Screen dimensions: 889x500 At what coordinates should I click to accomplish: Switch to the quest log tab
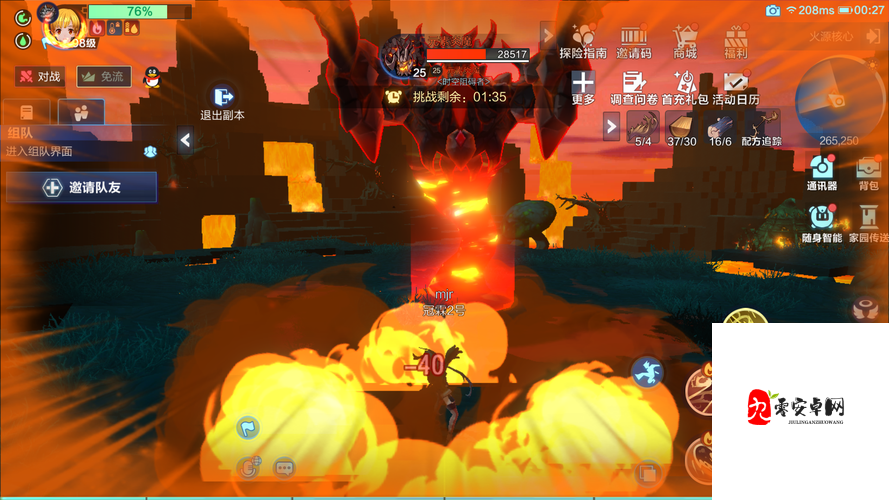27,112
